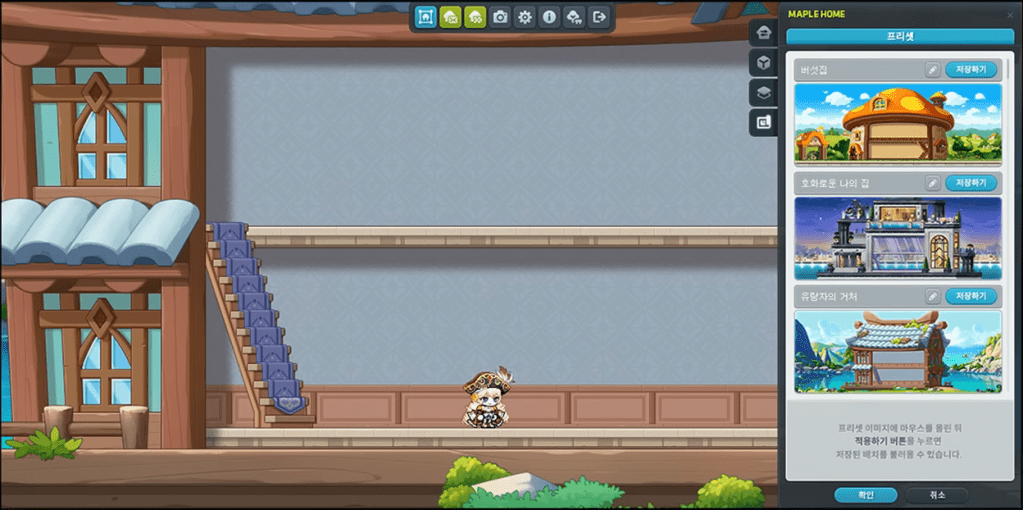Choose the luxurious mansion preset thumbnail
Viewport: 1023px width, 510px height.
[x=897, y=237]
